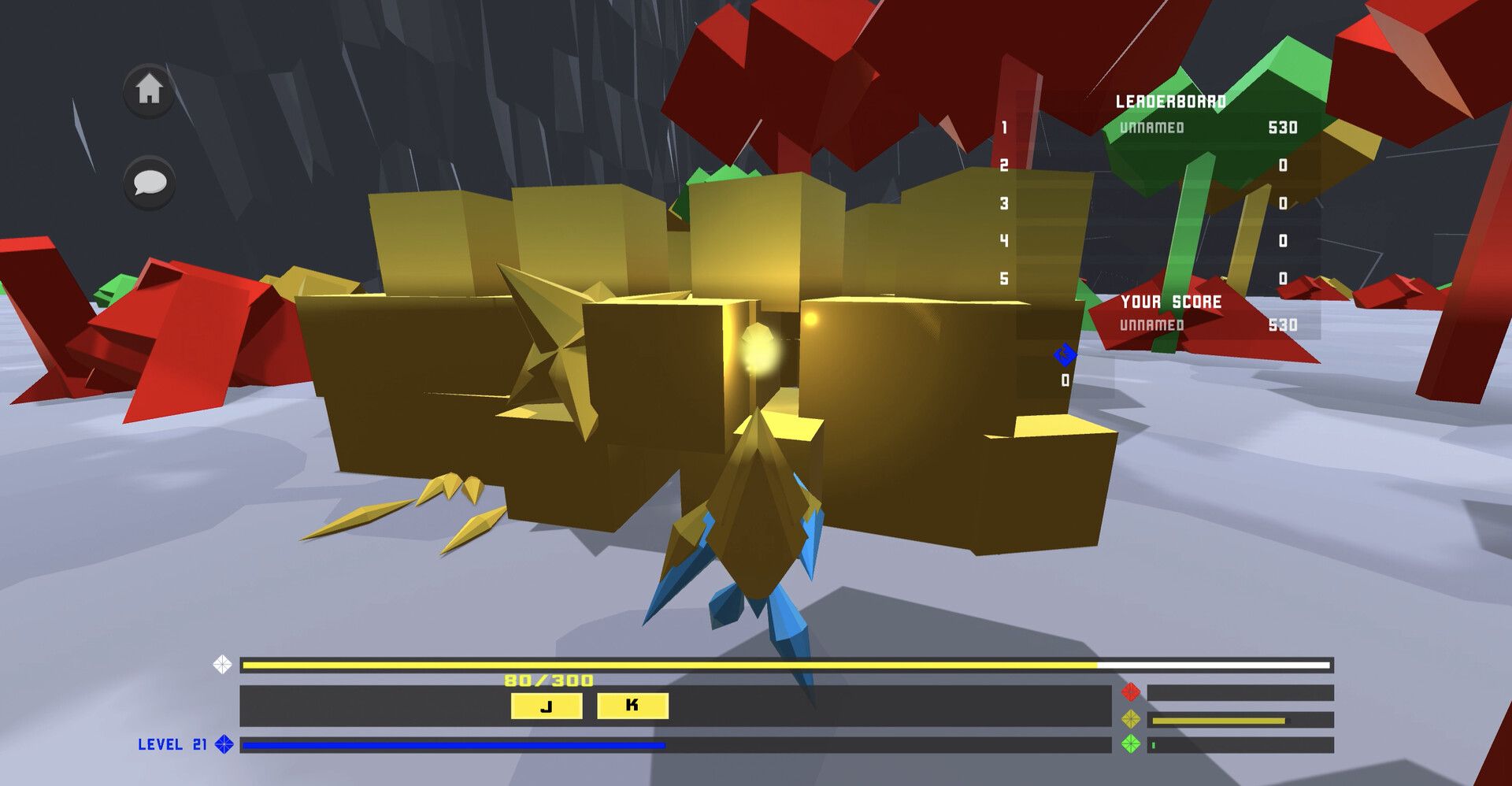Click the green diamond resource icon
The height and width of the screenshot is (786, 1512).
click(x=1132, y=742)
